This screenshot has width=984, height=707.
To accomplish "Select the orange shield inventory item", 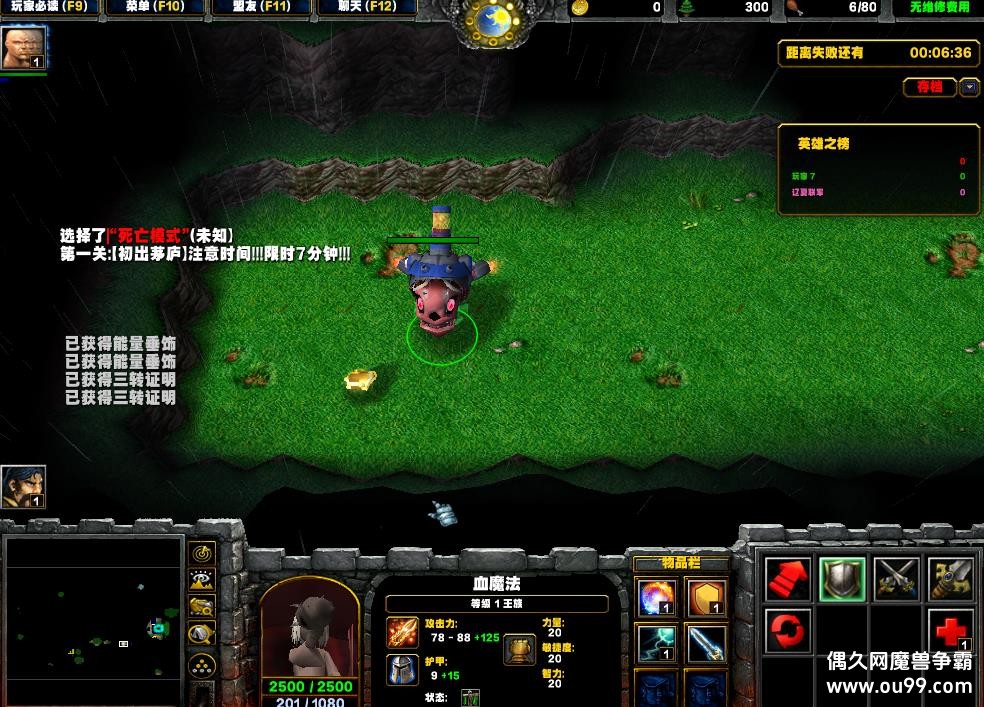I will coord(706,598).
